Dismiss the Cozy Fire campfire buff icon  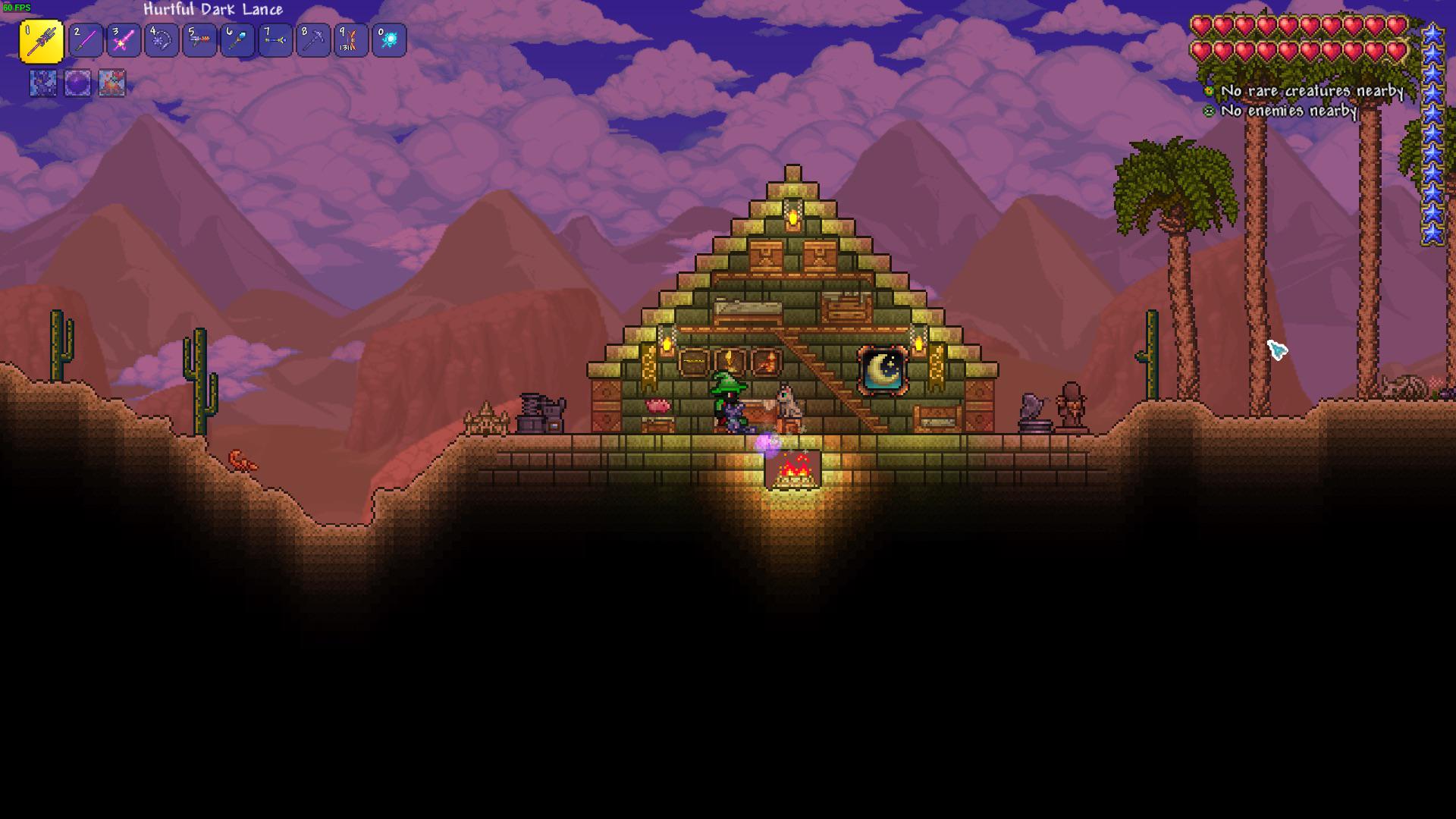tap(112, 84)
